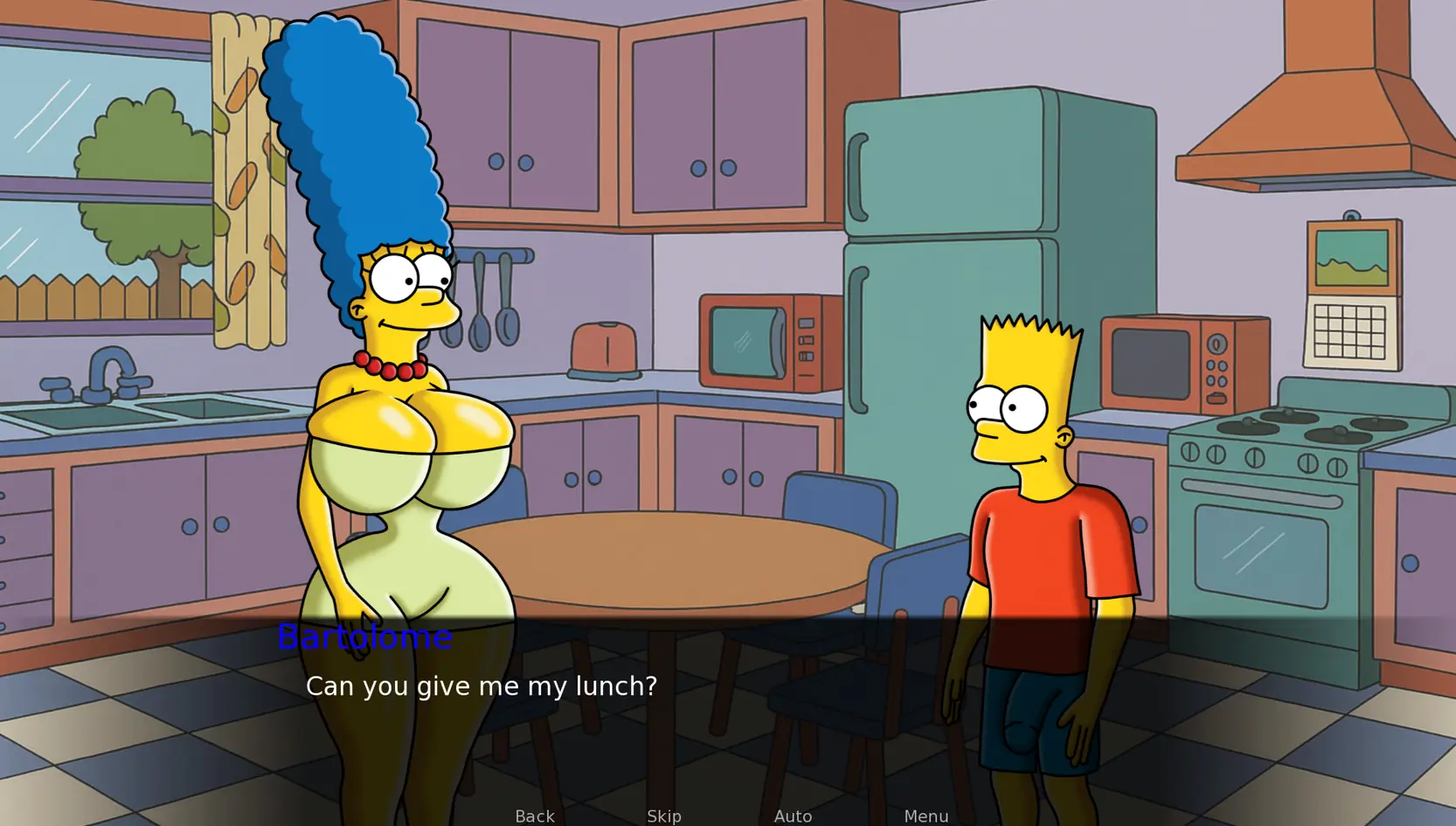The width and height of the screenshot is (1456, 826).
Task: Click the Back button in the quick menu
Action: (534, 816)
